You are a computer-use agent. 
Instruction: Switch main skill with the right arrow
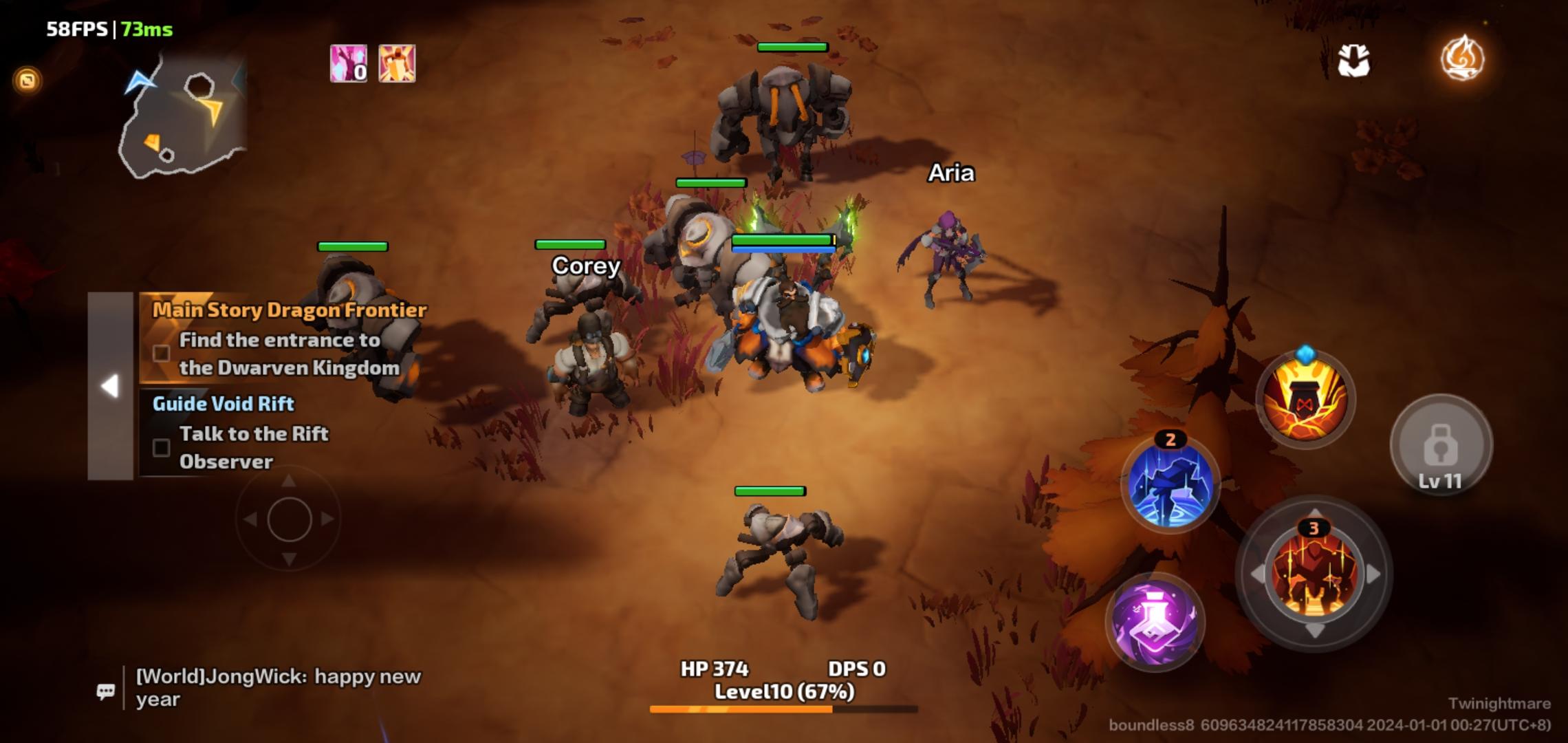coord(1373,574)
